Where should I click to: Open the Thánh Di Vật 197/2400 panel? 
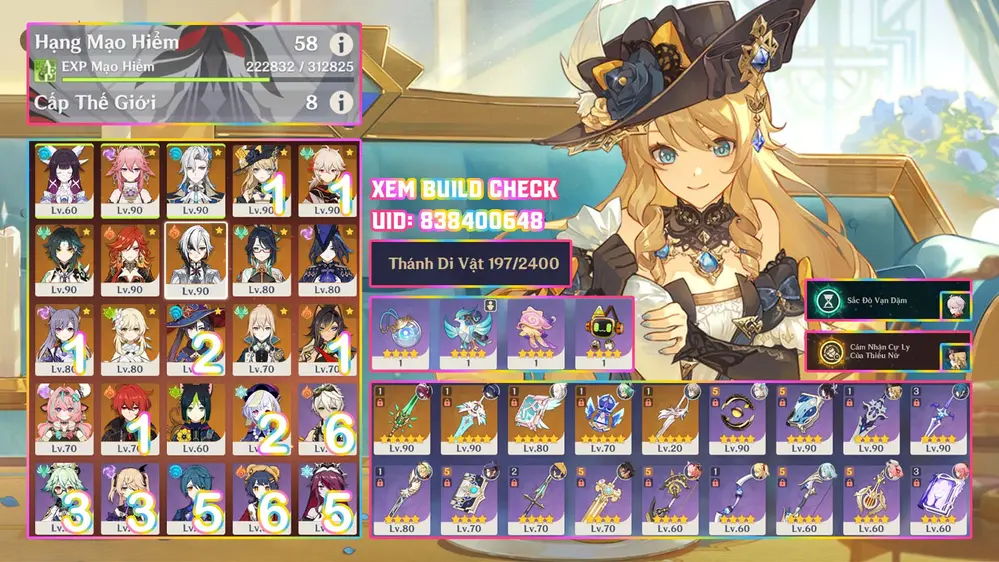coord(471,265)
